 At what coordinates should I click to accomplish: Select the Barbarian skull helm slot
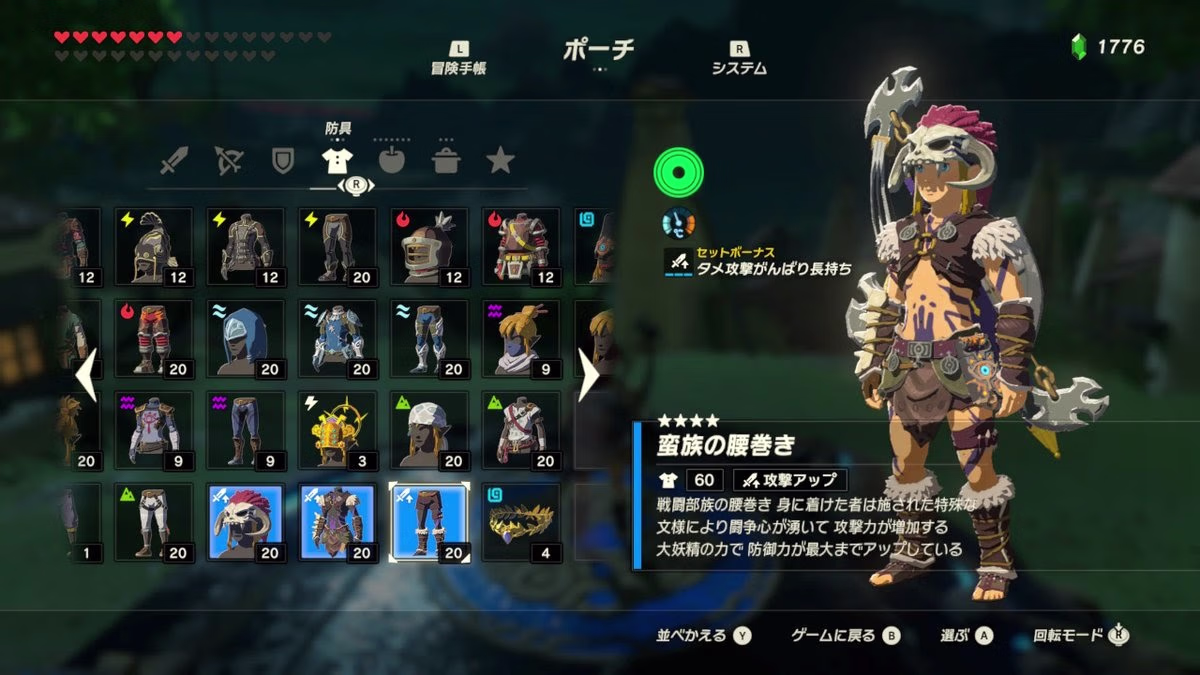[245, 522]
